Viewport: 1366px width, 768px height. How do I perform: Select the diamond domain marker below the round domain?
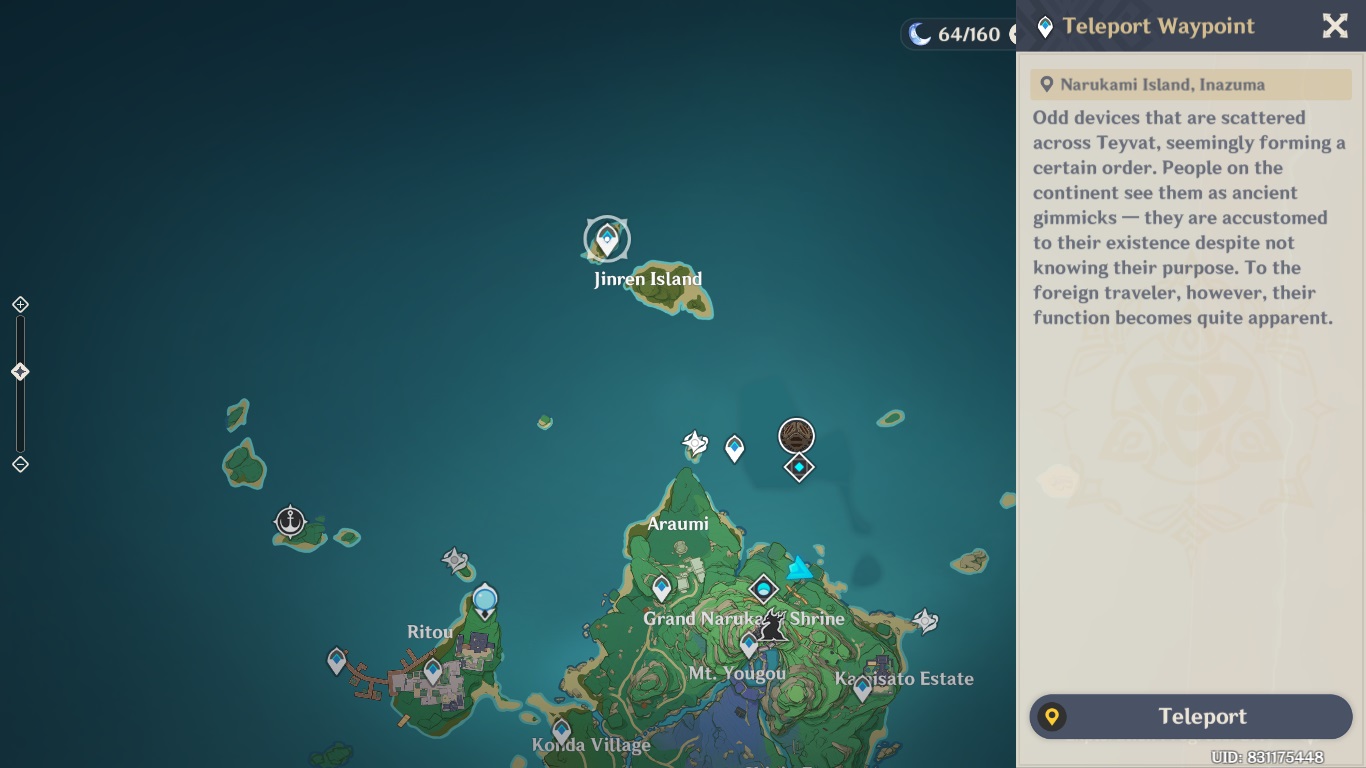point(798,467)
